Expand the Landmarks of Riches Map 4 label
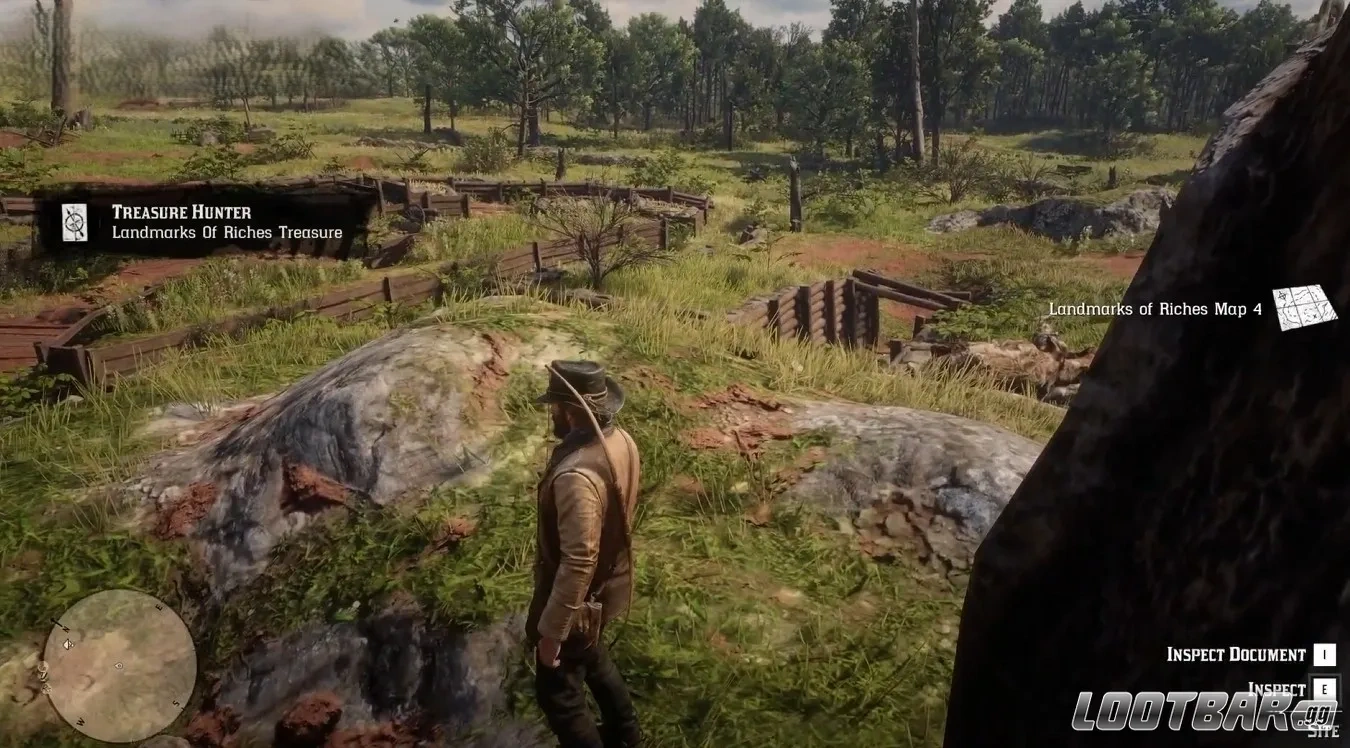 click(x=1155, y=309)
